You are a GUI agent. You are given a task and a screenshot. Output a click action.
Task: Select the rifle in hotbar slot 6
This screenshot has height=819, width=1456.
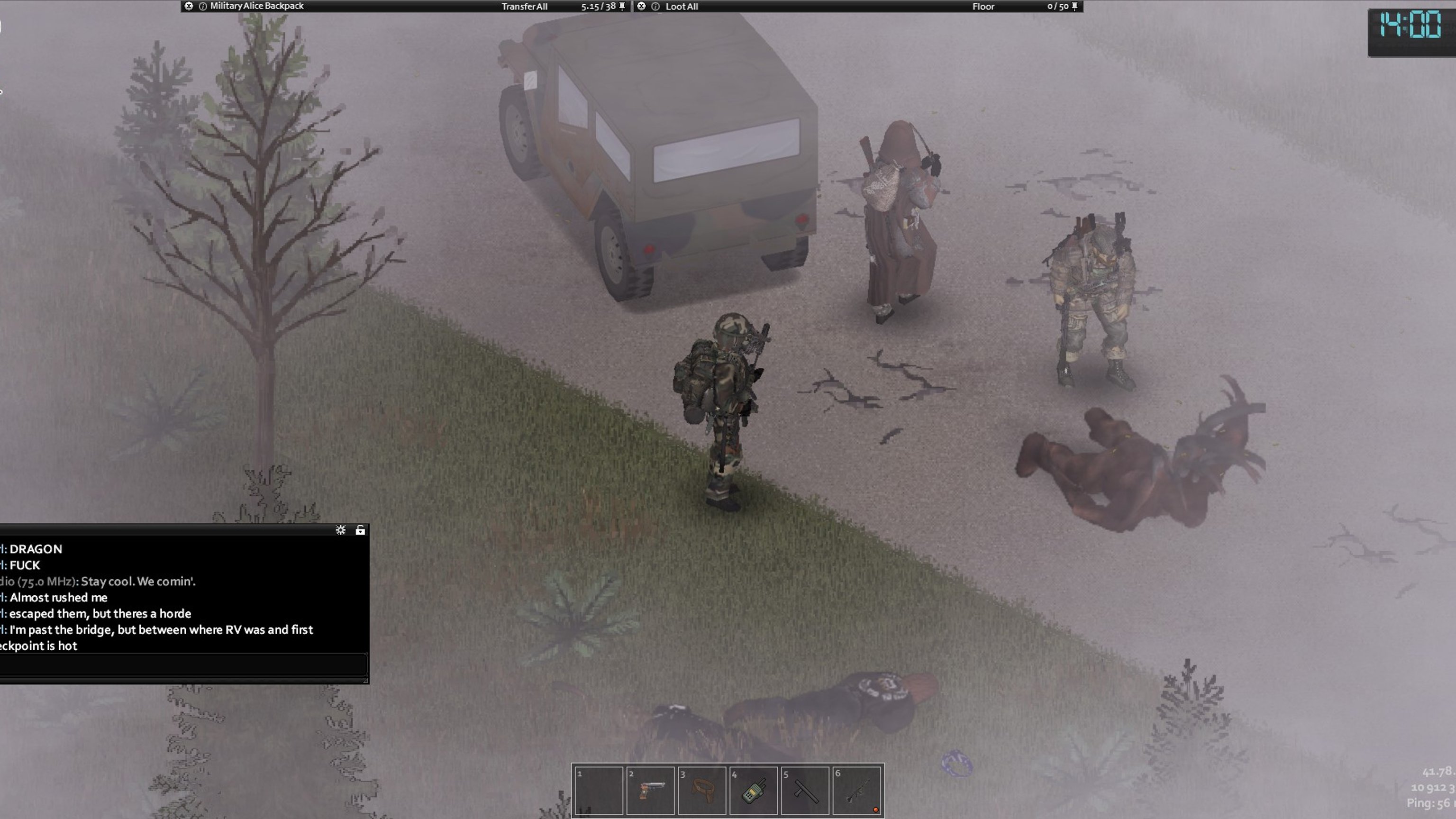[x=856, y=790]
